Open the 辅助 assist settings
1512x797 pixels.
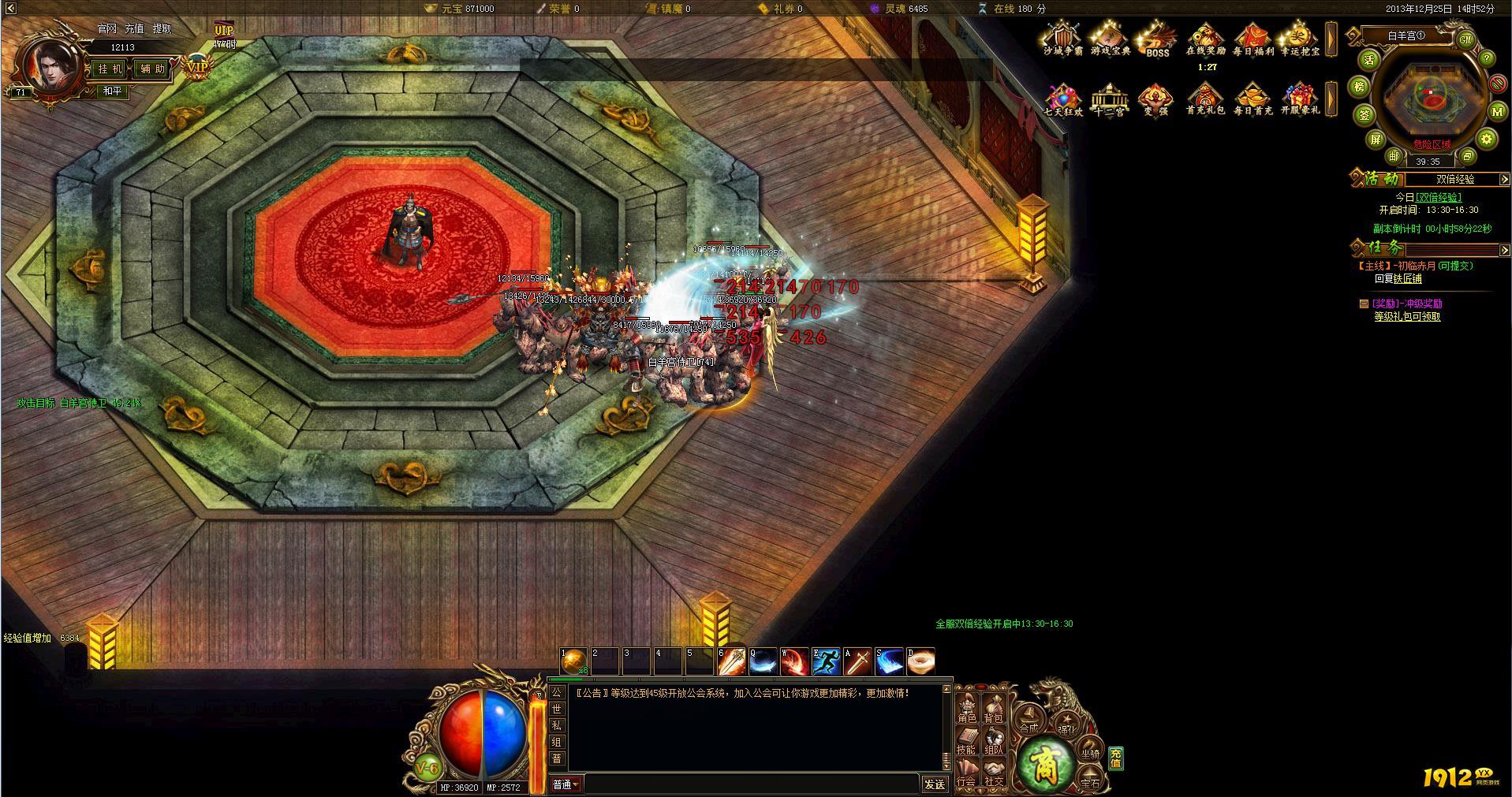tap(152, 69)
